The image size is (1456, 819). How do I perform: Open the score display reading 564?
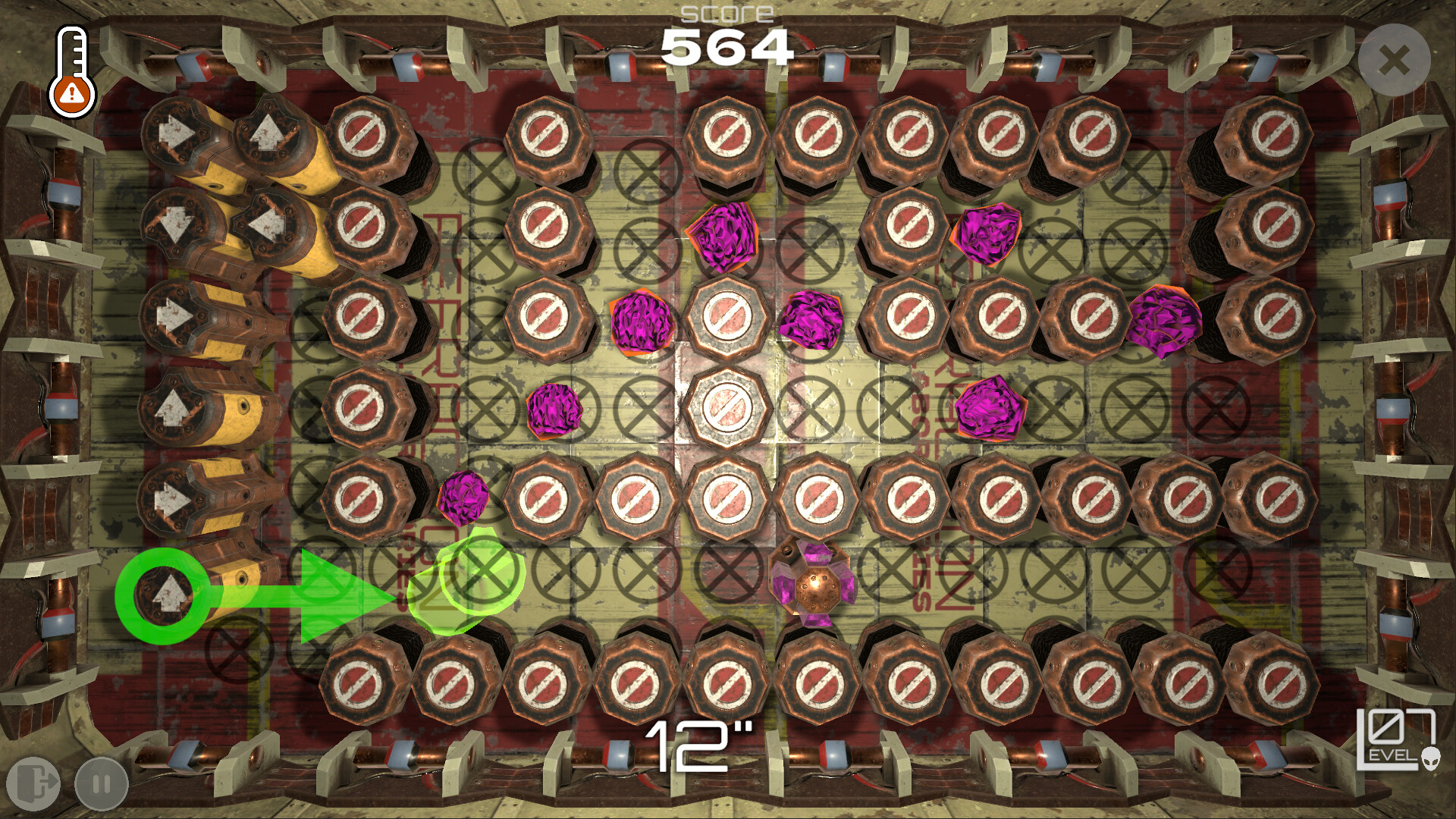click(726, 47)
